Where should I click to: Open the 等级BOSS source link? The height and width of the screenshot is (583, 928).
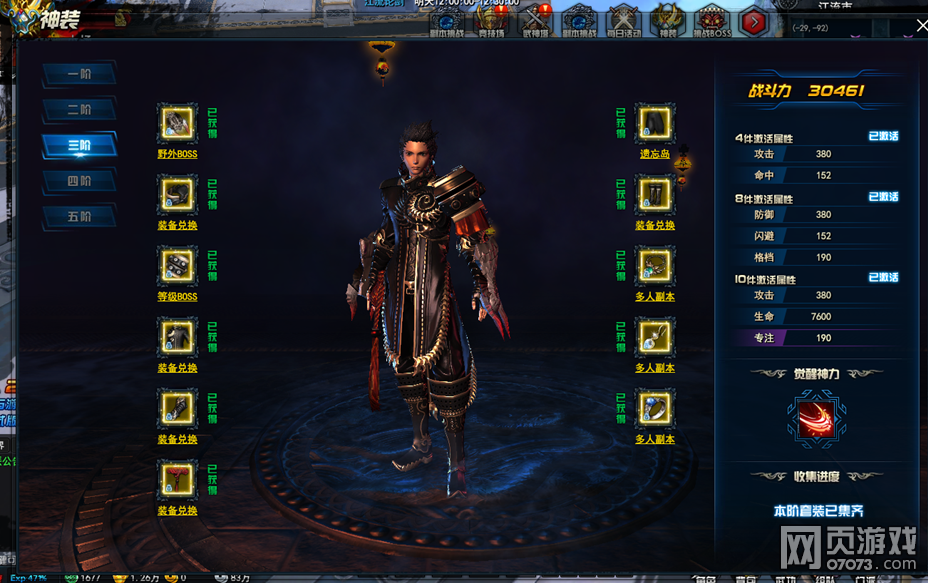[177, 297]
